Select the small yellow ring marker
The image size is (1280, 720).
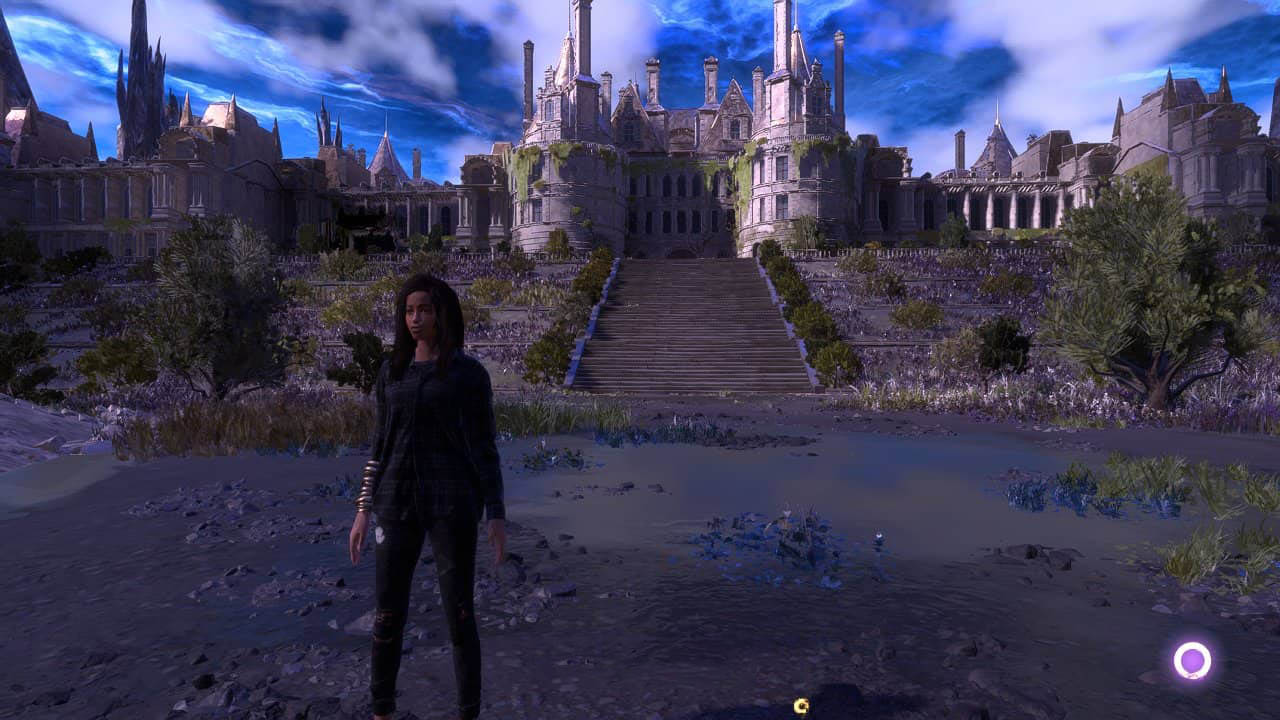(x=800, y=707)
